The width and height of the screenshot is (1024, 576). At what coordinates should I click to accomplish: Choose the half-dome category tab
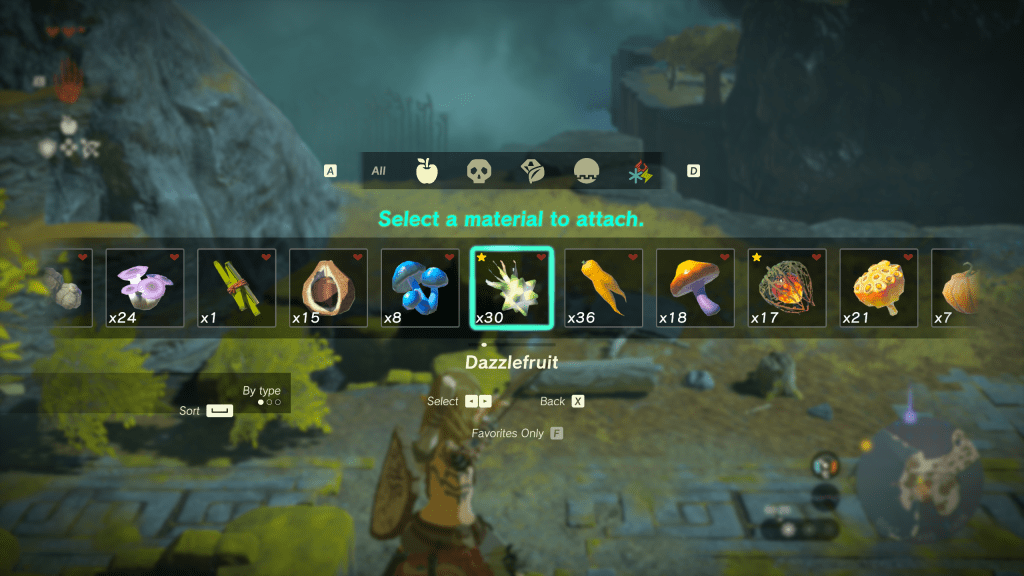pos(587,171)
